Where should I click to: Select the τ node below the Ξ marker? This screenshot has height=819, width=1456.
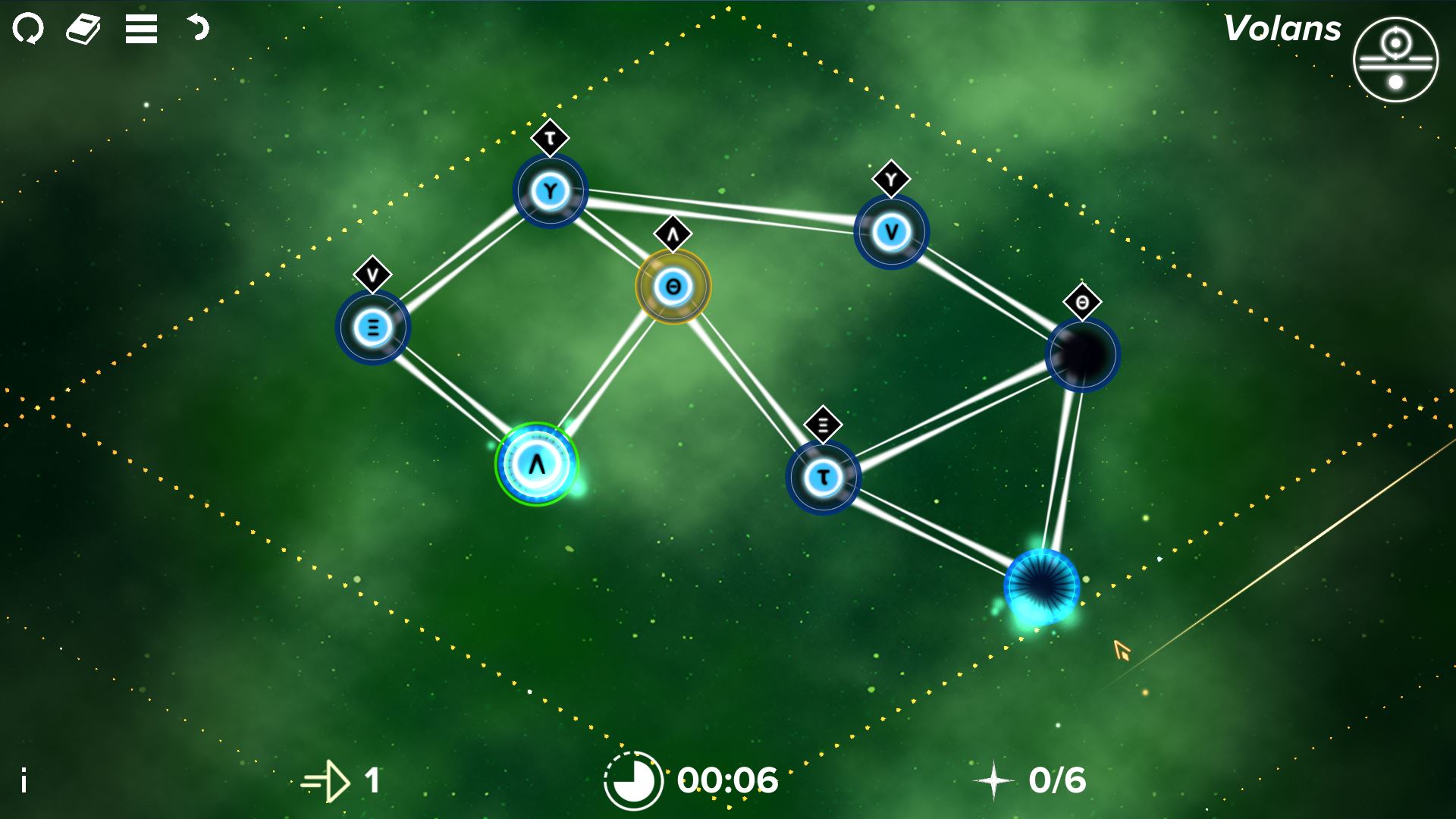pos(824,475)
